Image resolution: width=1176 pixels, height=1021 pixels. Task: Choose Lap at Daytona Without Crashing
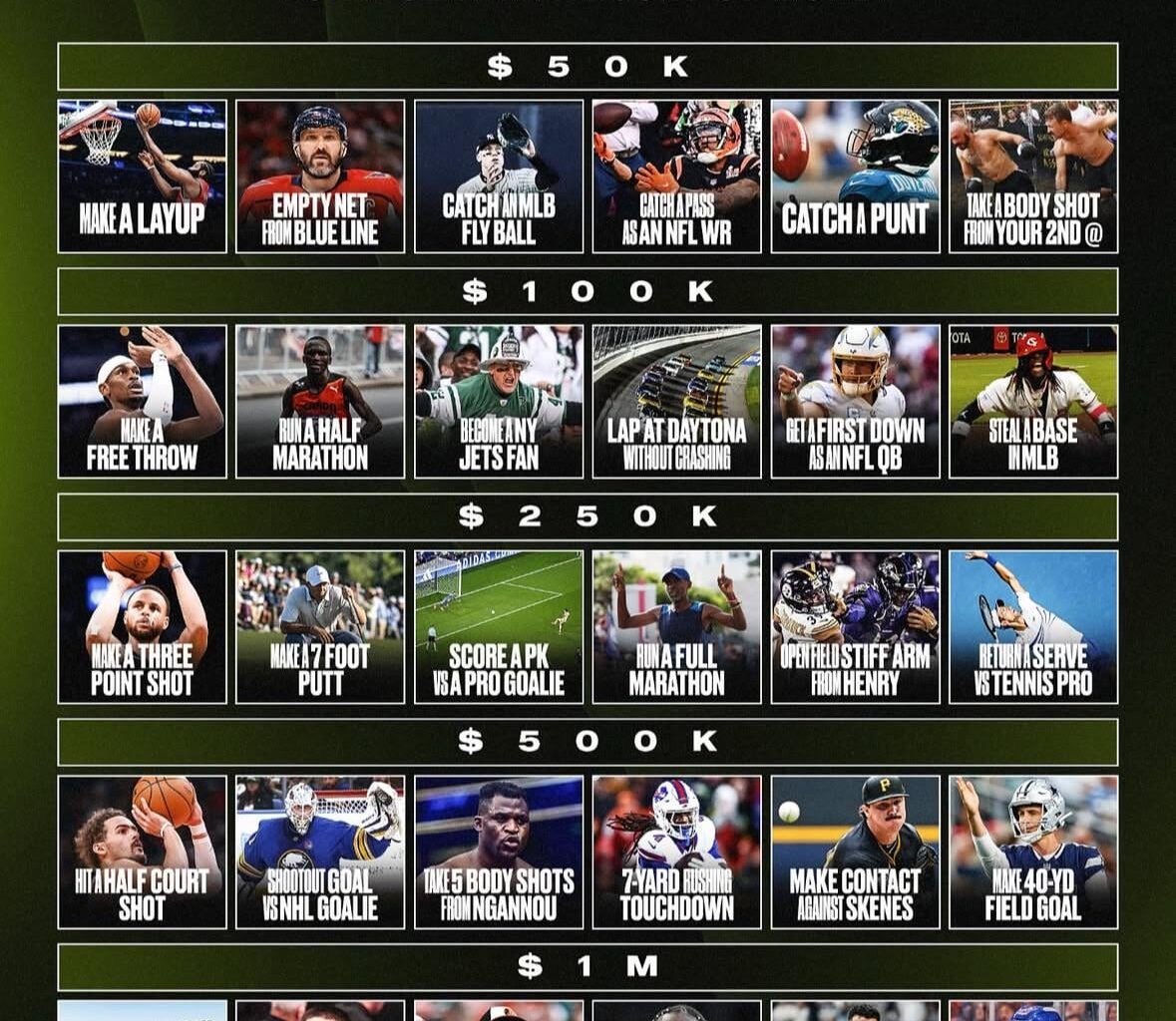(x=676, y=402)
